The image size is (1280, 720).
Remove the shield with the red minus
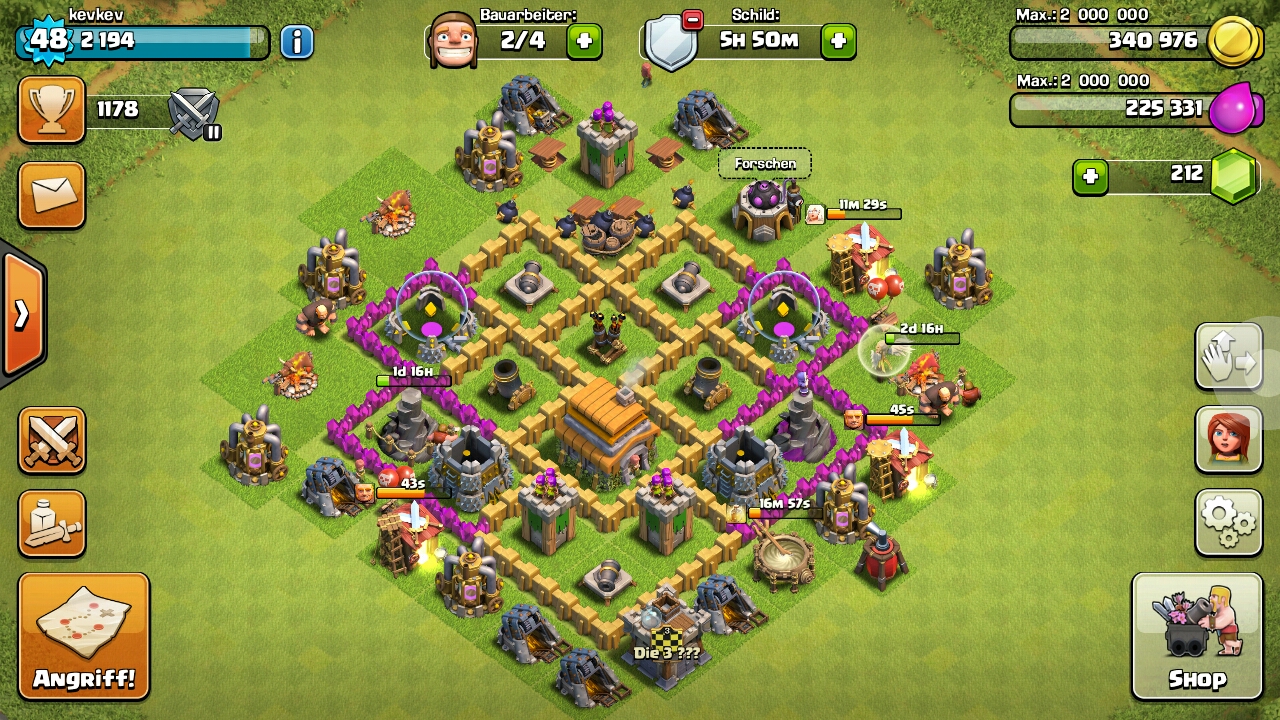pyautogui.click(x=692, y=20)
